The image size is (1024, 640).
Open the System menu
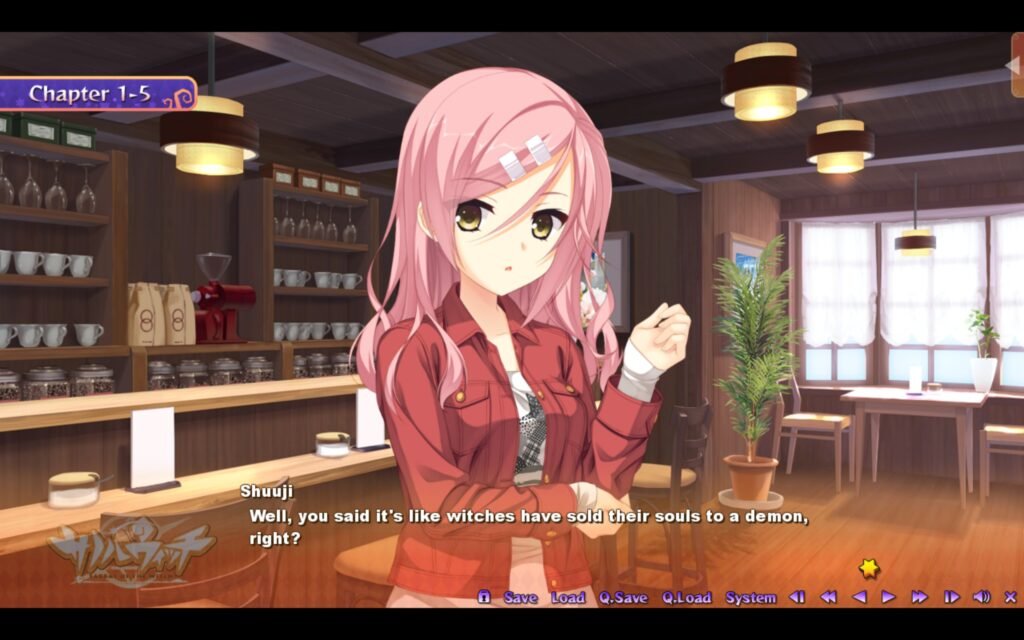[750, 597]
